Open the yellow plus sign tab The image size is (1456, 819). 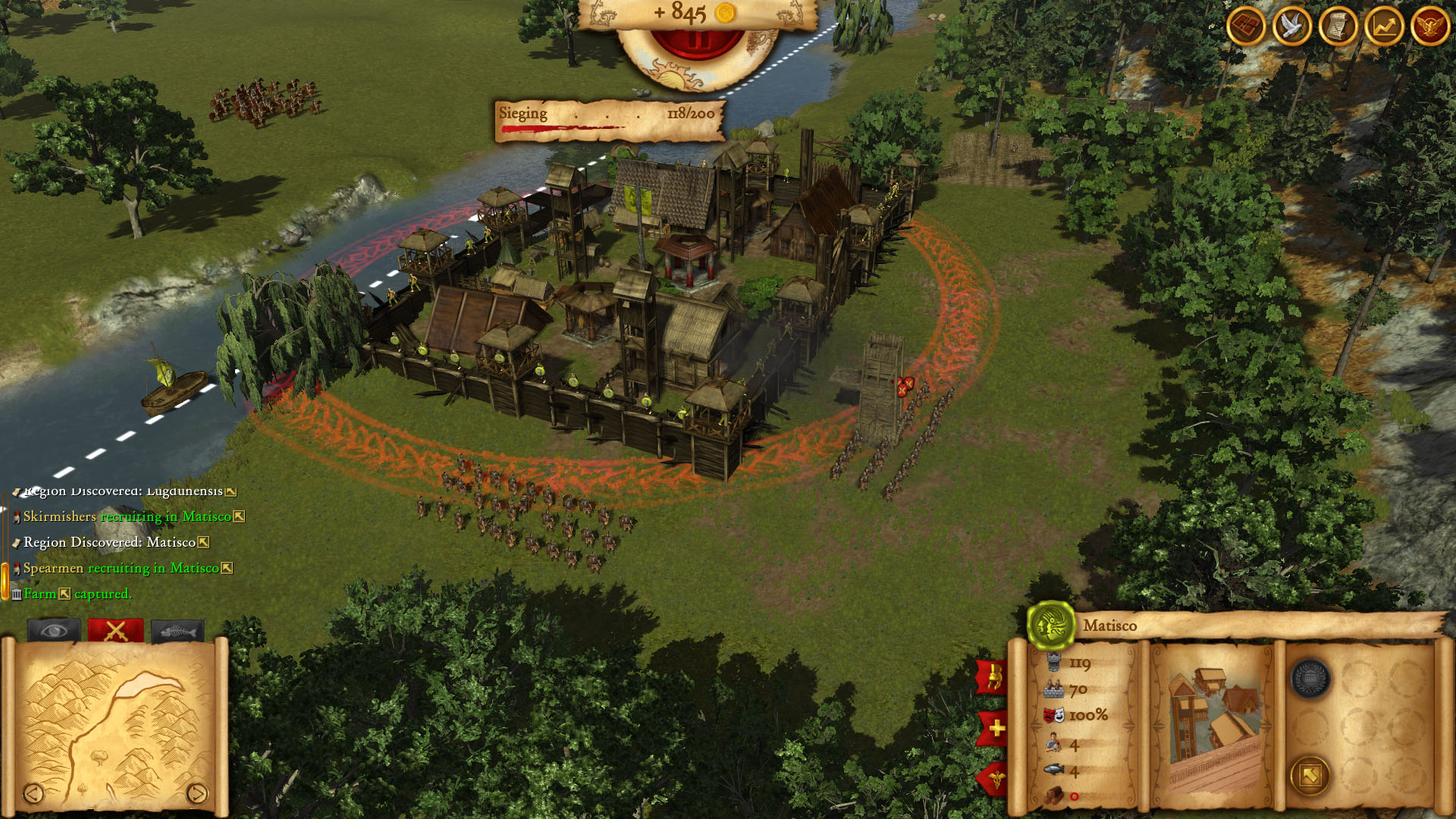click(995, 729)
